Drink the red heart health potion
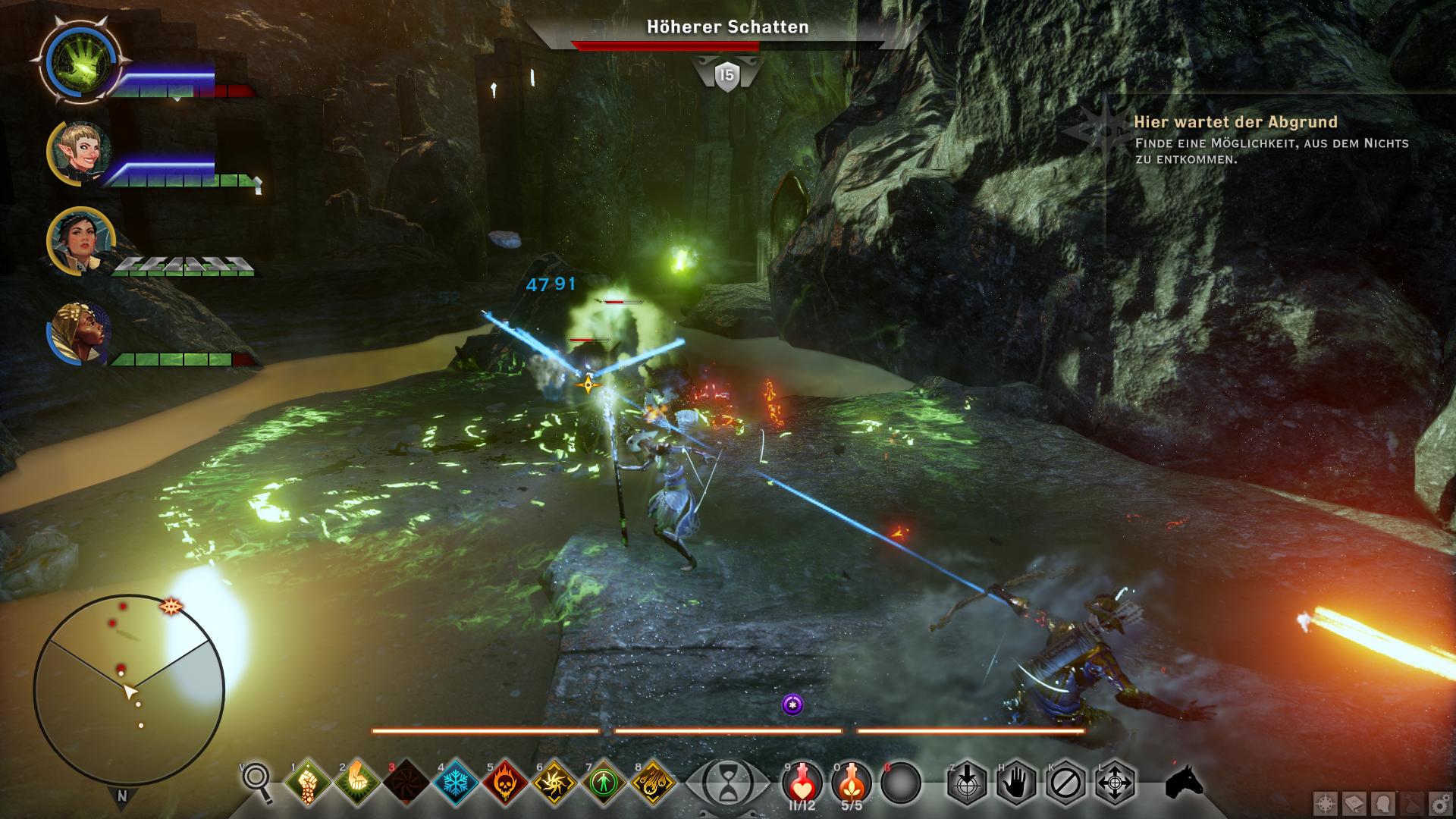Screen dimensions: 1456x819 tap(802, 781)
